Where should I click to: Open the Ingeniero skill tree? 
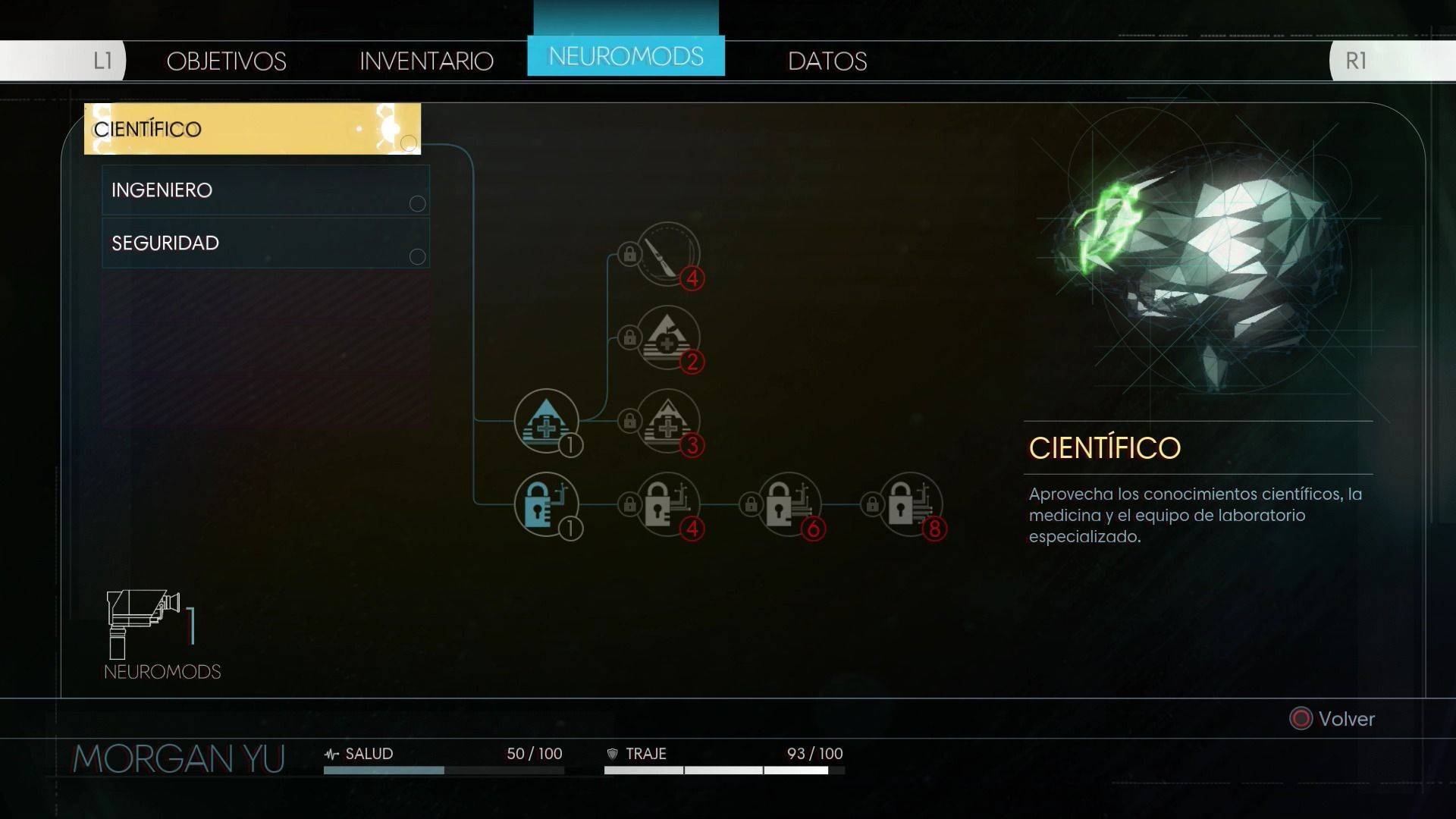pos(265,190)
